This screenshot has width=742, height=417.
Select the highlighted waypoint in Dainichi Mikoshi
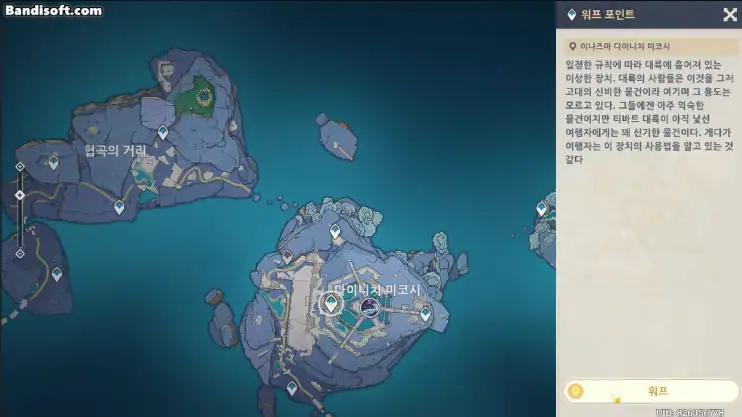pyautogui.click(x=331, y=305)
